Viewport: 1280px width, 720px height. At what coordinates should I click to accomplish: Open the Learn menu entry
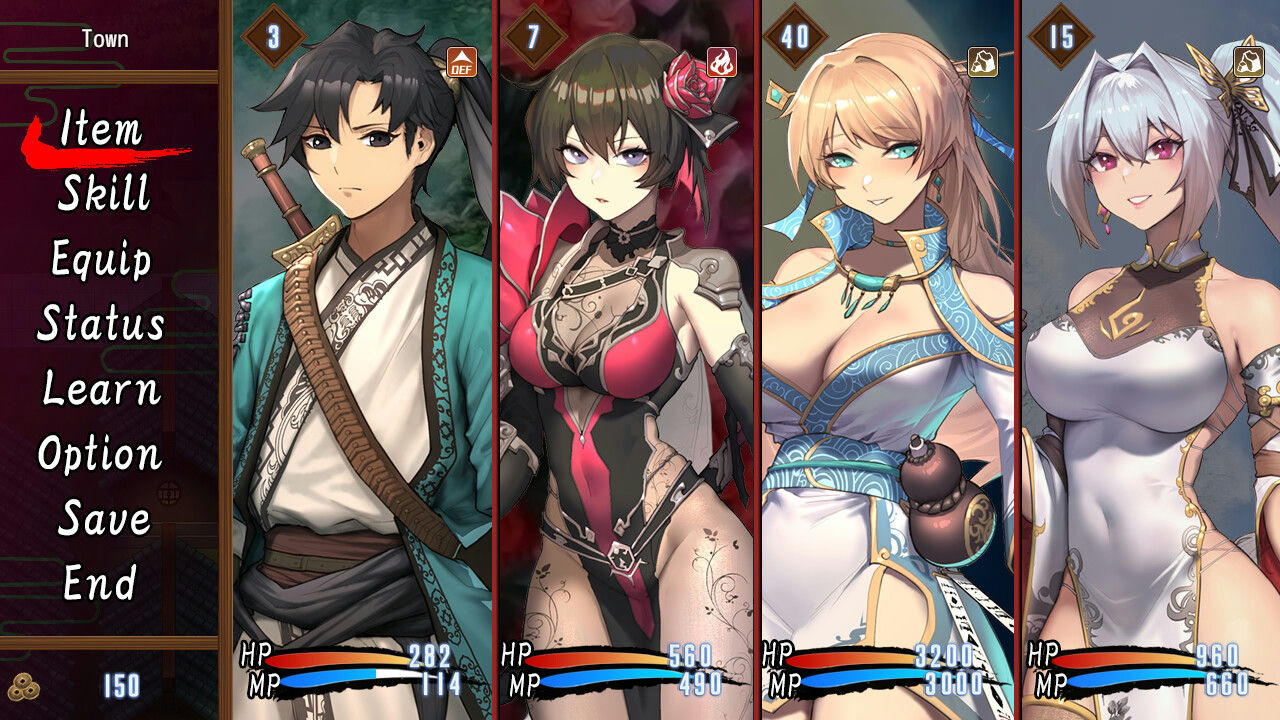(103, 391)
